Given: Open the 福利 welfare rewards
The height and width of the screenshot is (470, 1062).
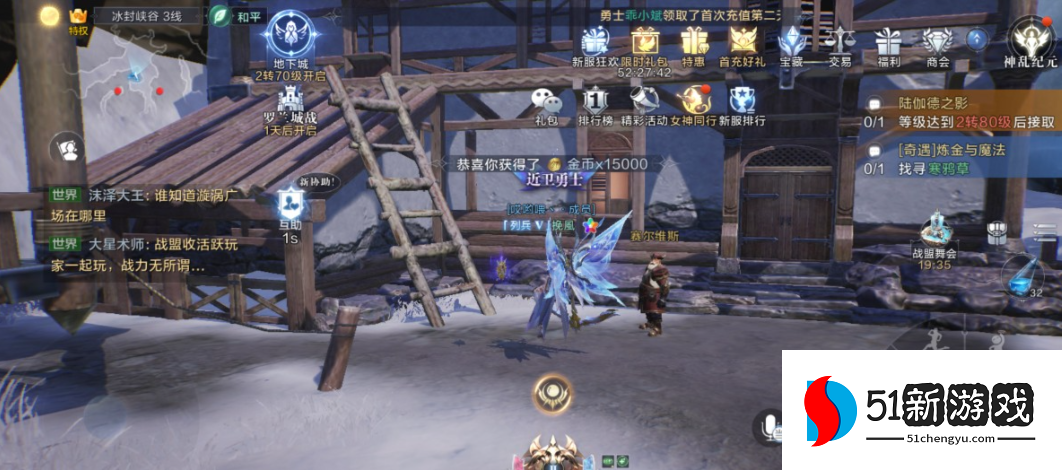Looking at the screenshot, I should coord(888,42).
